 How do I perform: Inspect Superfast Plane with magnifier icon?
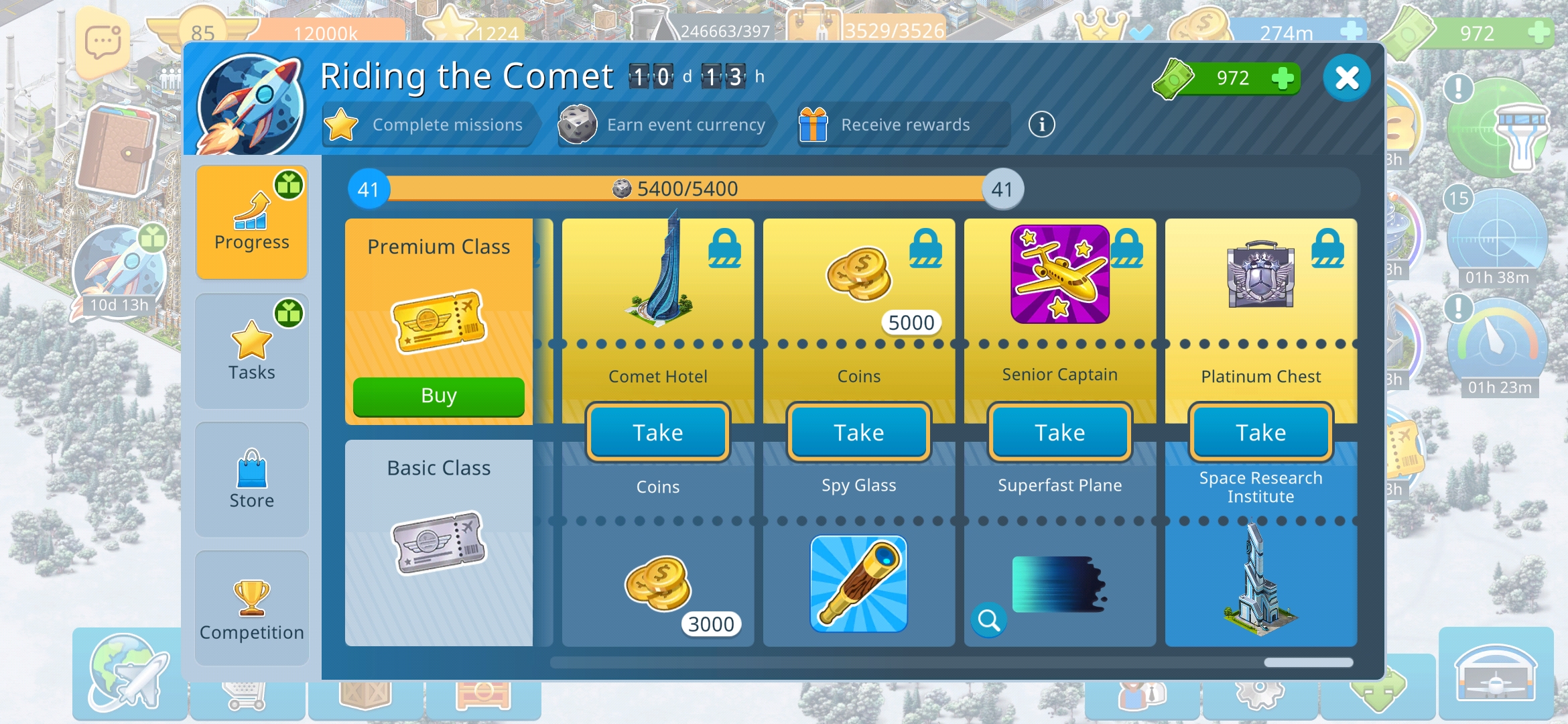pos(989,621)
